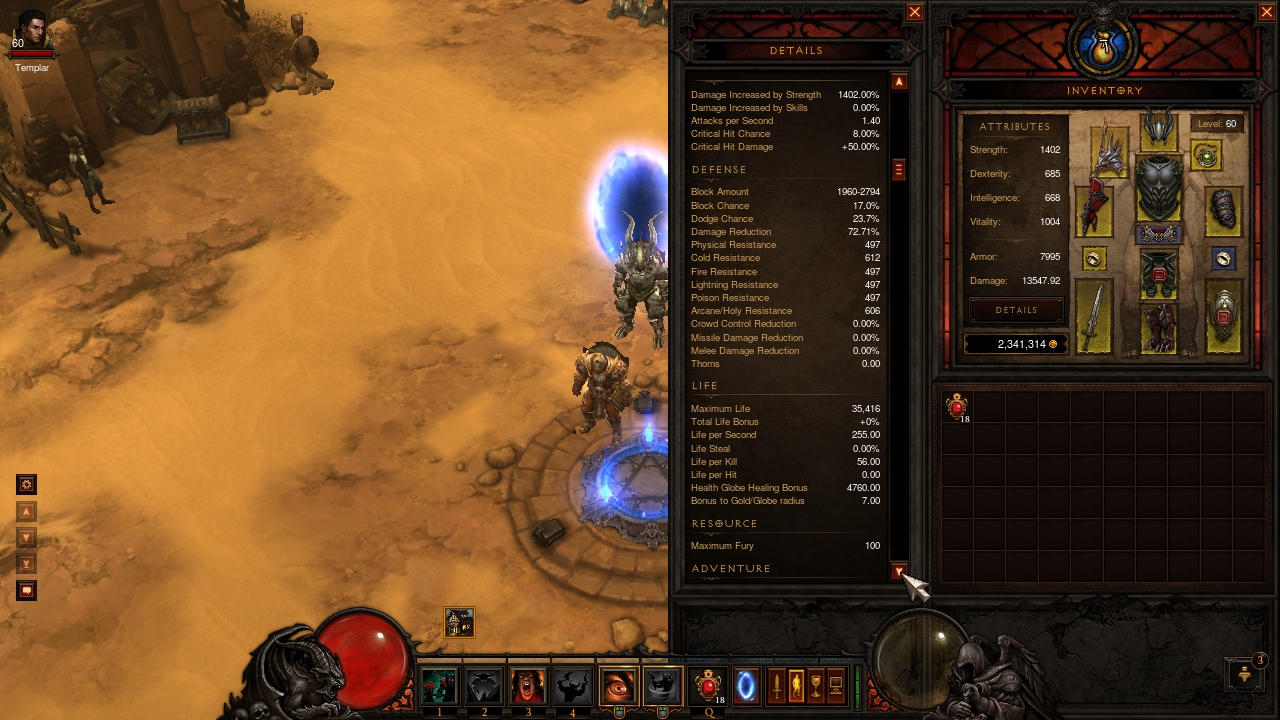Click the stats list scroll-down arrow

899,572
